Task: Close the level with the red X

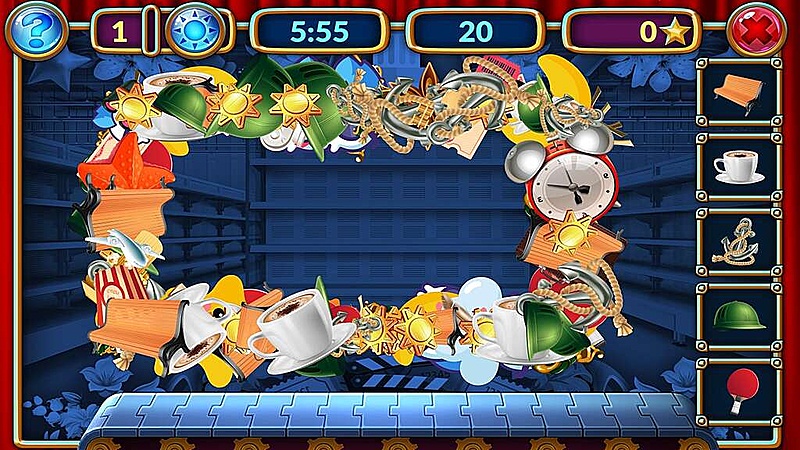Action: pos(757,31)
